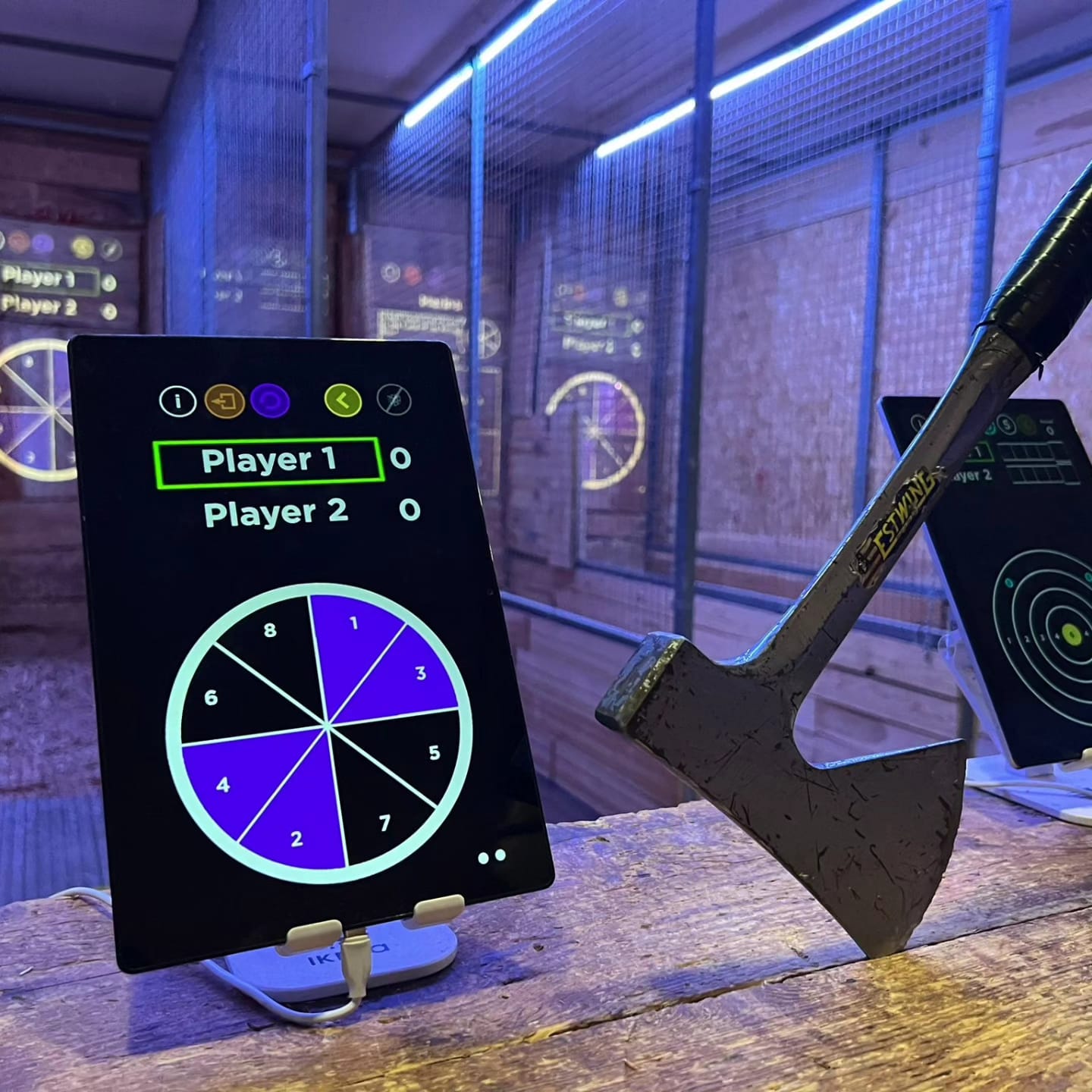Tap the solid purple circle button
Viewport: 1092px width, 1092px height.
click(270, 400)
